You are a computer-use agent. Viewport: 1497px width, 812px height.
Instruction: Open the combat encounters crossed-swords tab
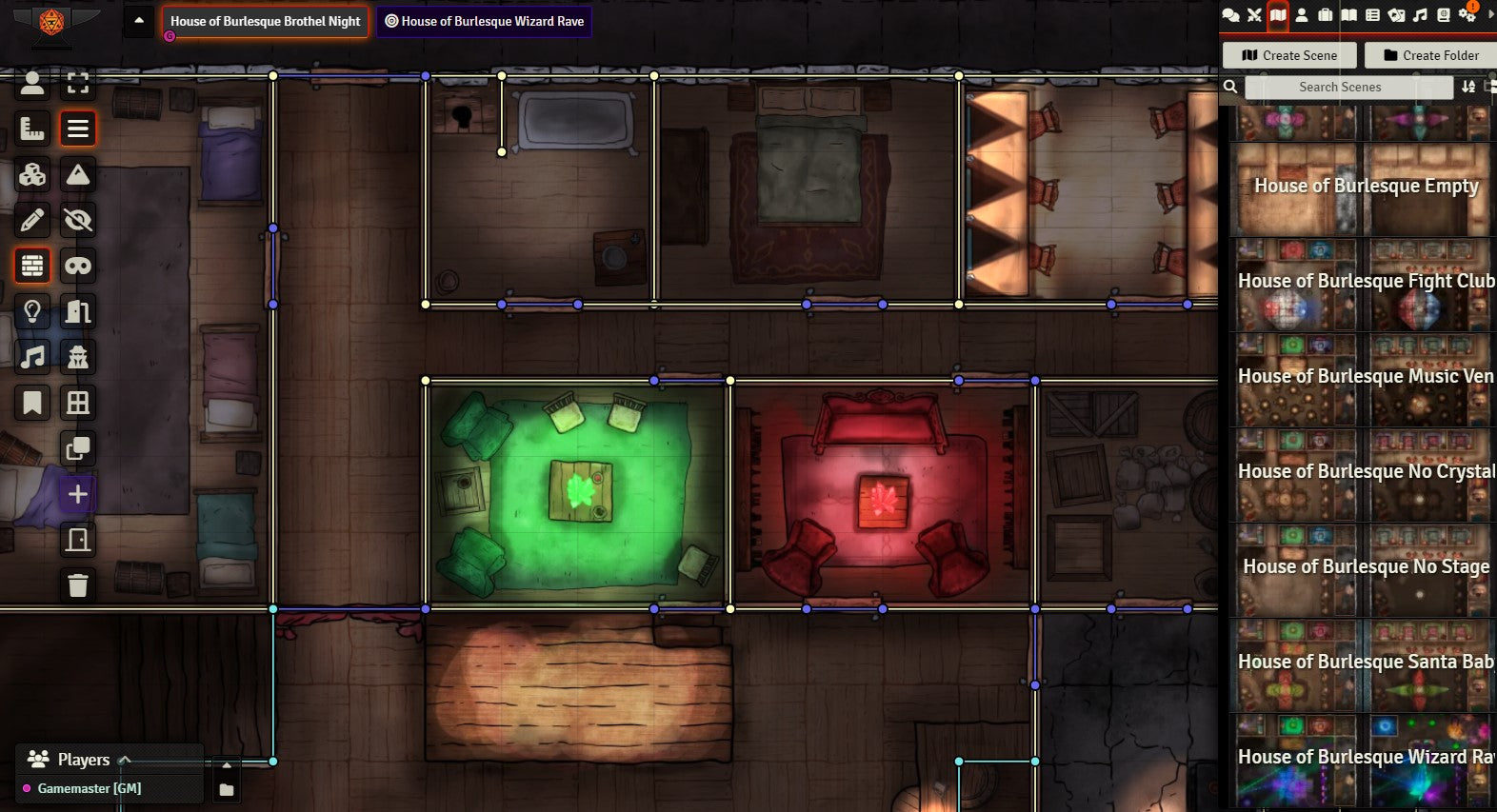click(x=1254, y=14)
